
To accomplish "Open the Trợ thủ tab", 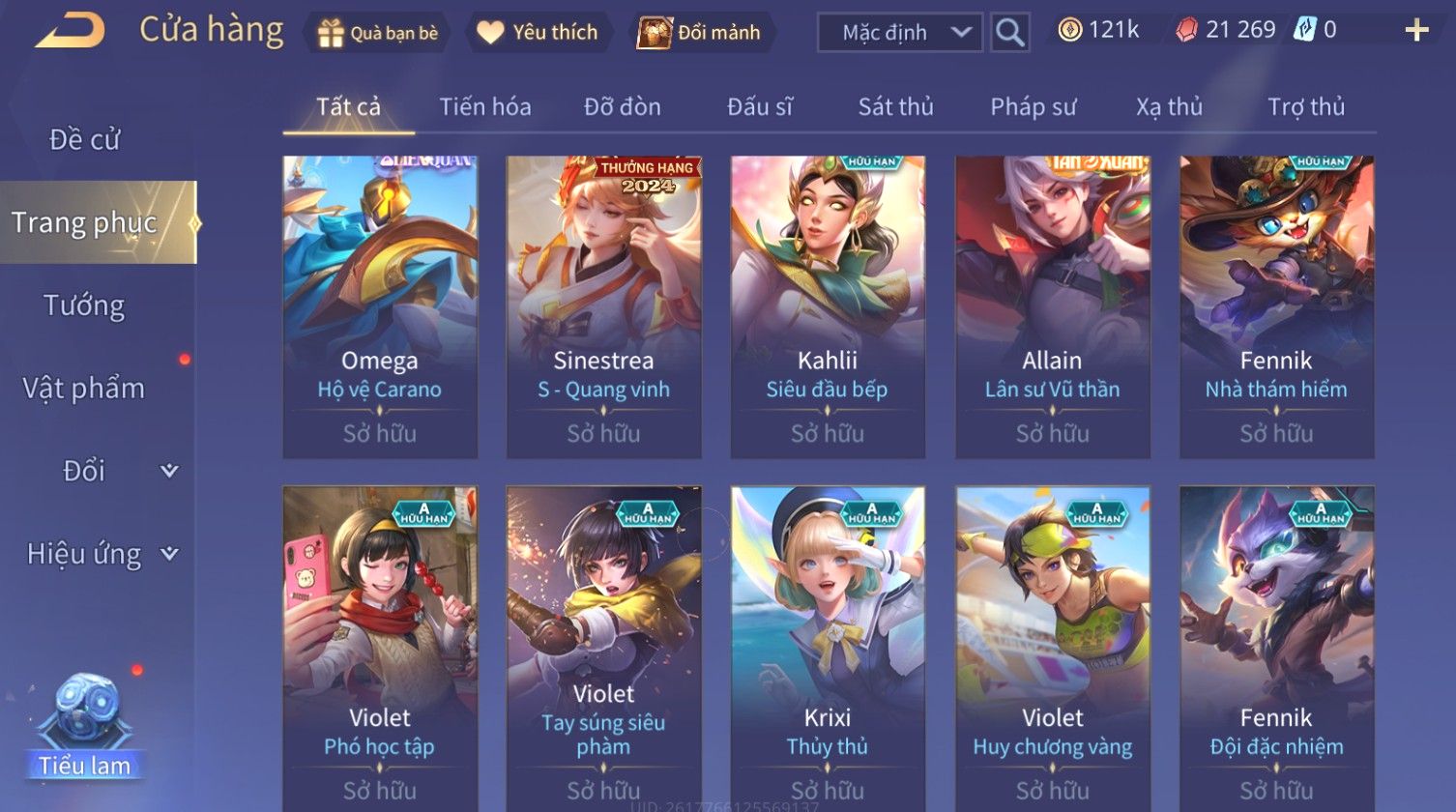I will (x=1306, y=107).
